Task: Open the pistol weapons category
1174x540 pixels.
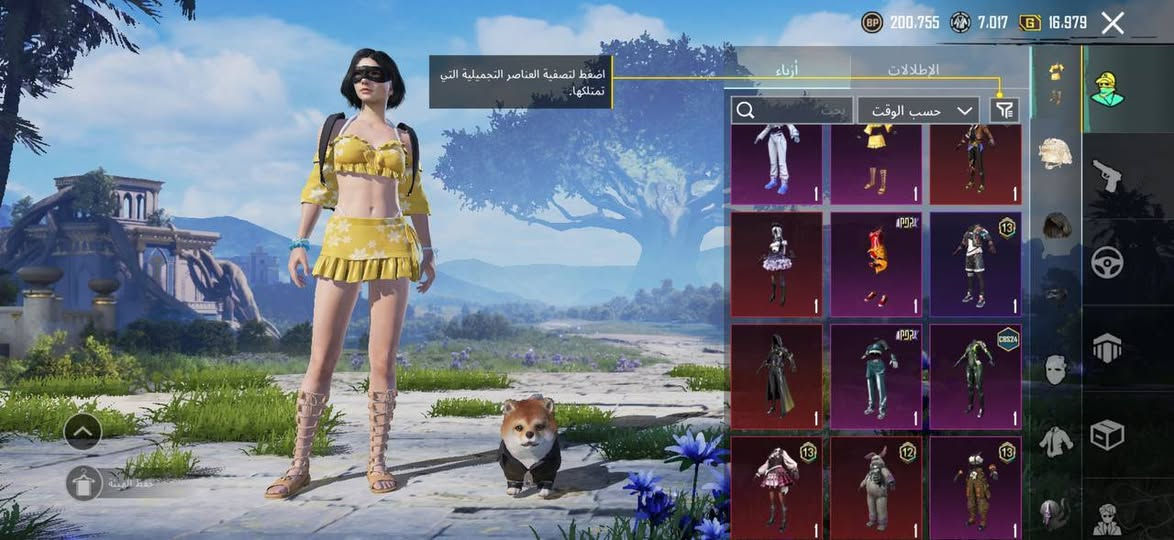Action: pos(1107,176)
